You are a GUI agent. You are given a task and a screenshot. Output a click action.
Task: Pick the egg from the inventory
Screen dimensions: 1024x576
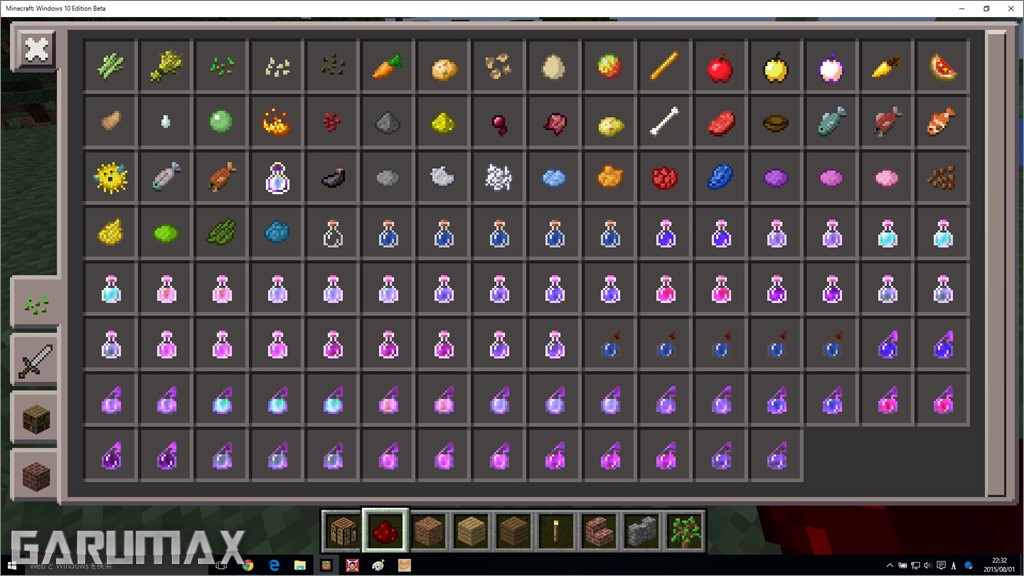(x=553, y=68)
